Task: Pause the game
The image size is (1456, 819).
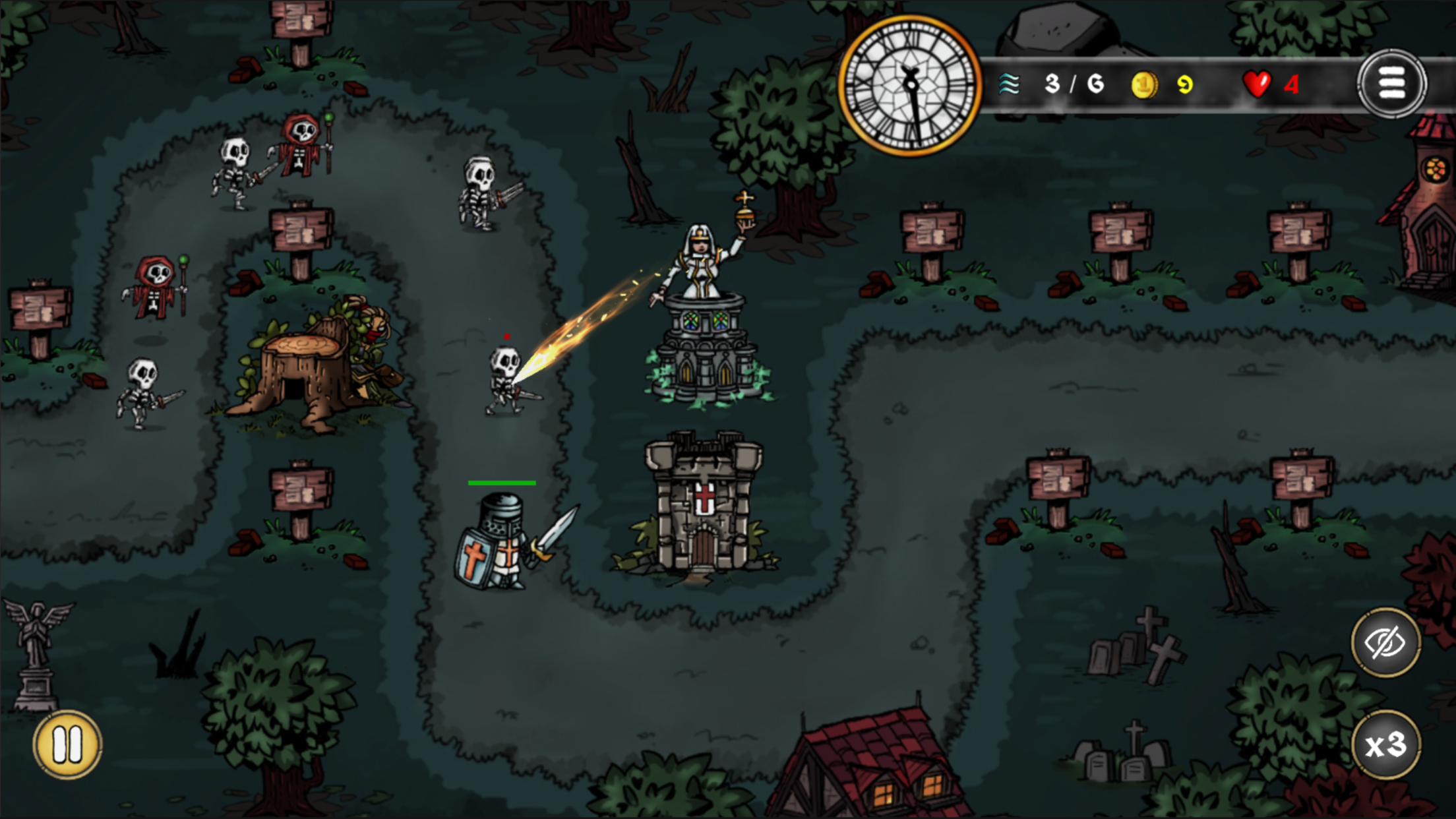Action: click(67, 744)
